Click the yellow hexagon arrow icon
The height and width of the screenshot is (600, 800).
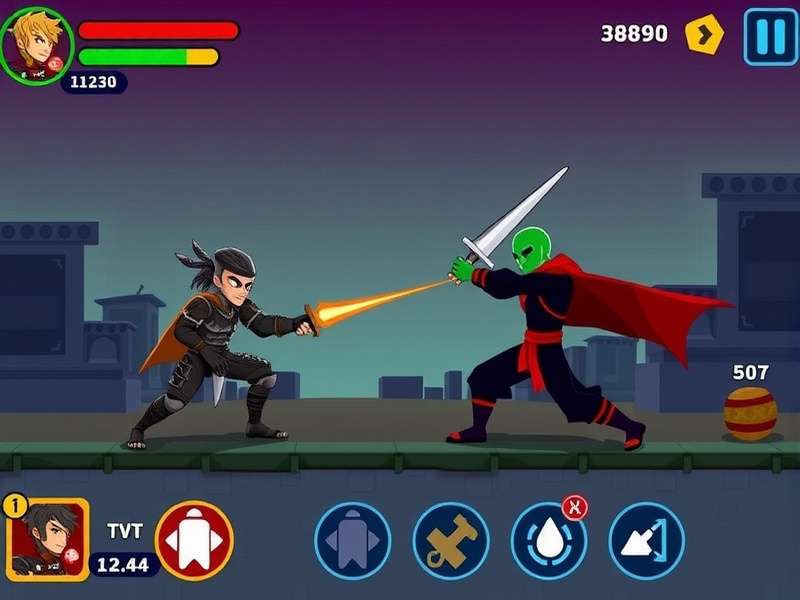pos(704,35)
